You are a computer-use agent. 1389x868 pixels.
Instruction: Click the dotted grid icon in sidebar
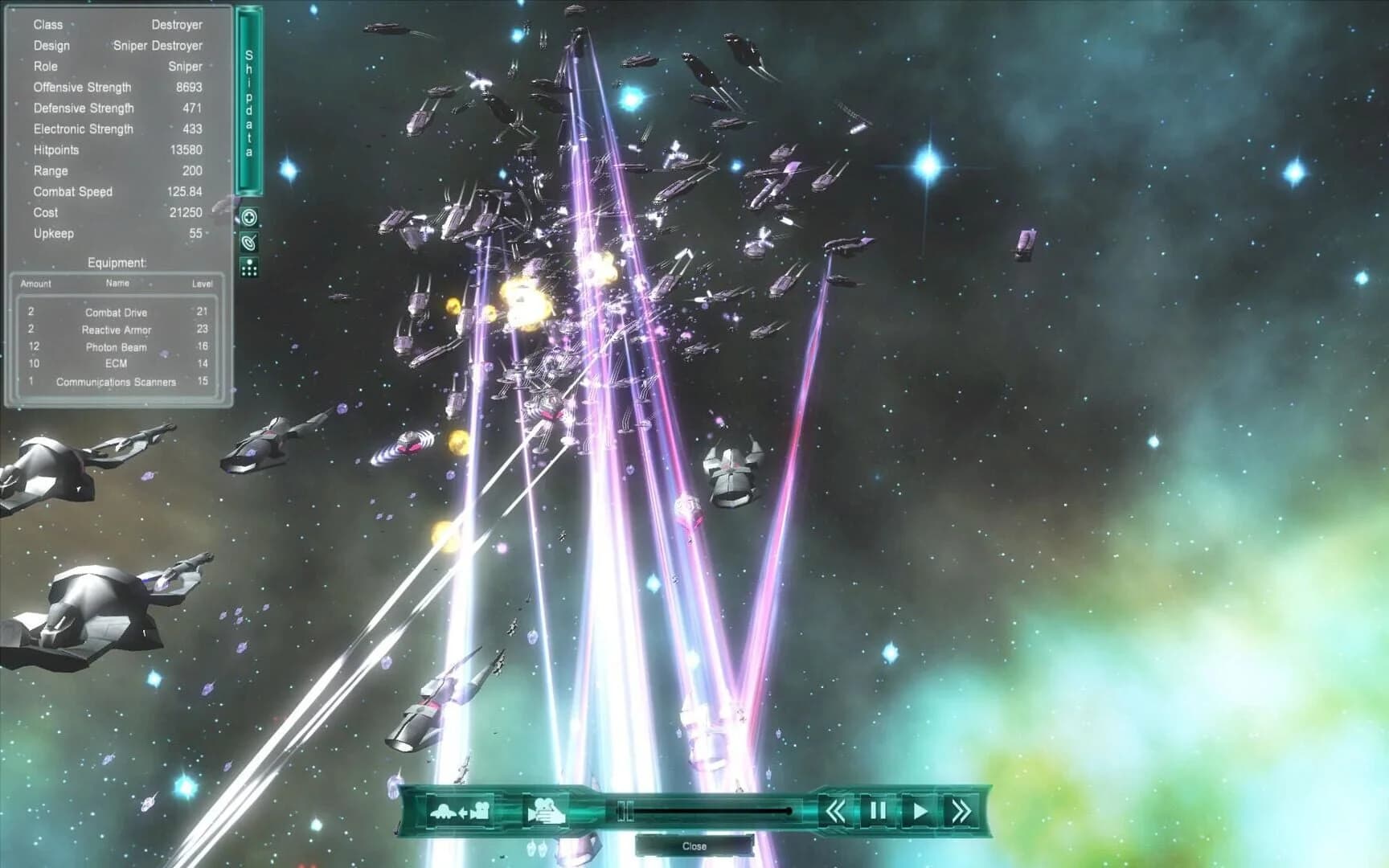coord(250,269)
